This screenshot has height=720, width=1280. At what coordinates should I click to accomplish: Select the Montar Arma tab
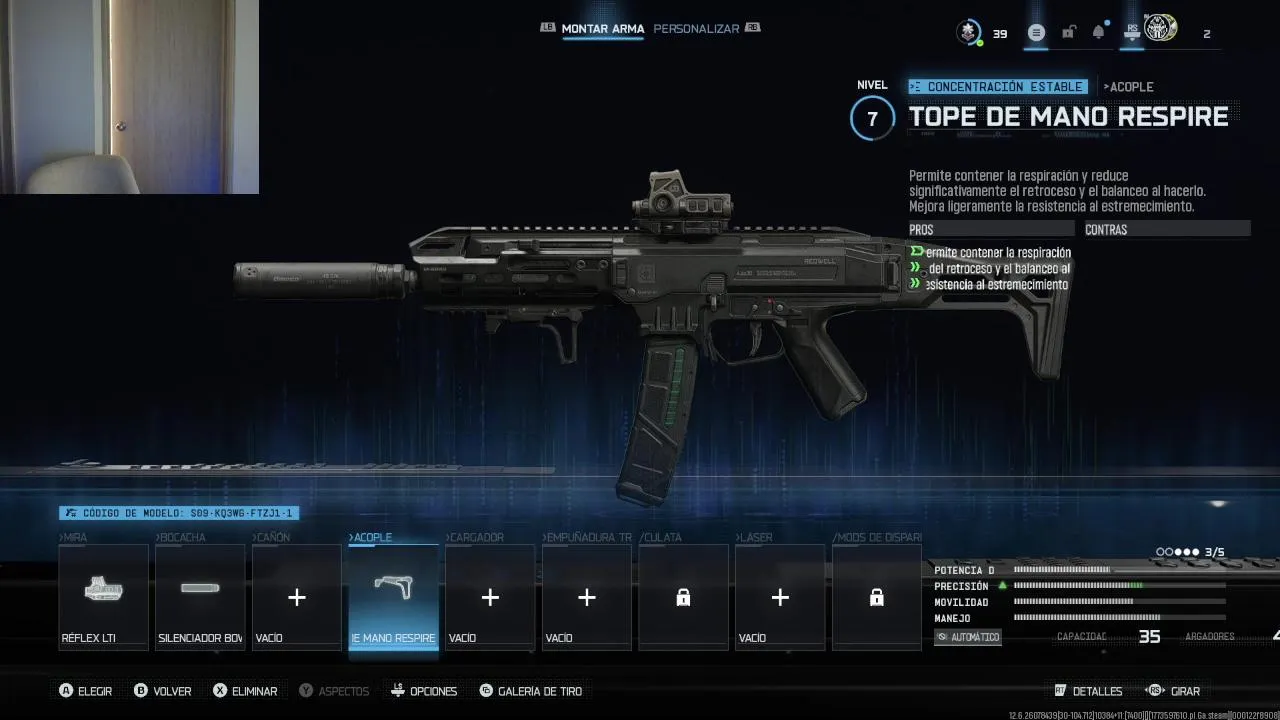(602, 29)
